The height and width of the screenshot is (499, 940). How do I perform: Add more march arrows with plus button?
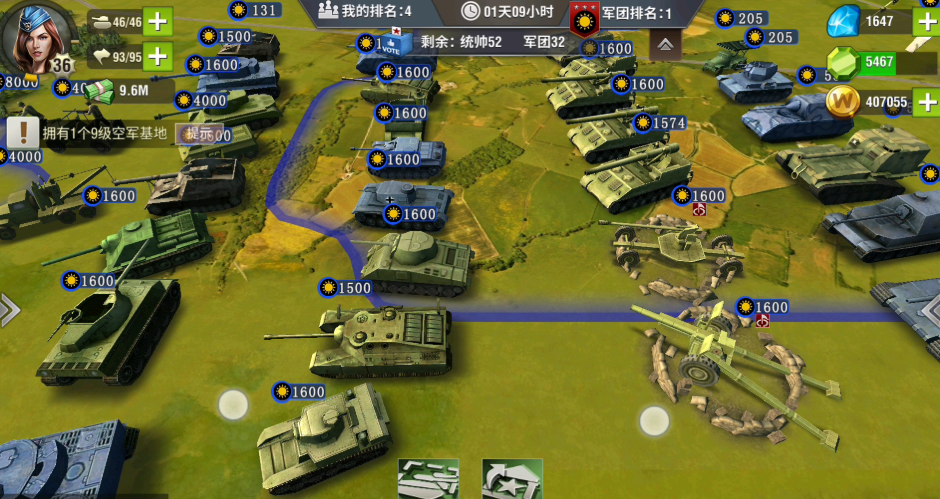click(157, 56)
